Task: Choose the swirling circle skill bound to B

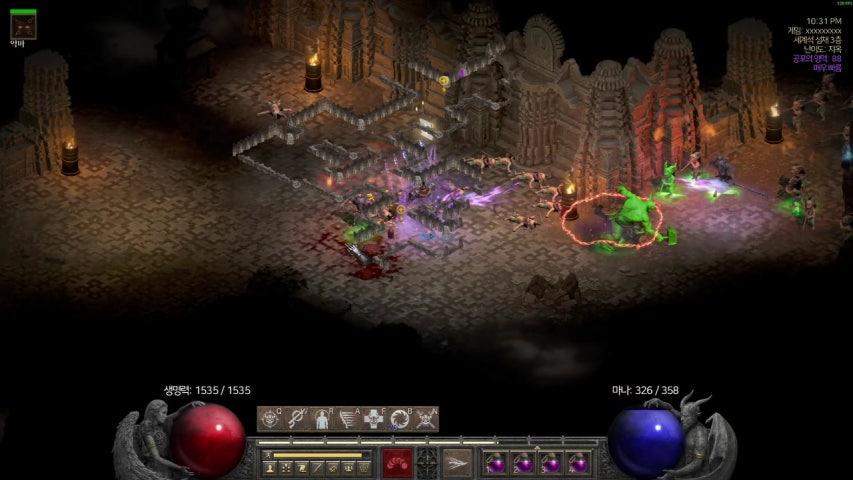Action: click(400, 419)
